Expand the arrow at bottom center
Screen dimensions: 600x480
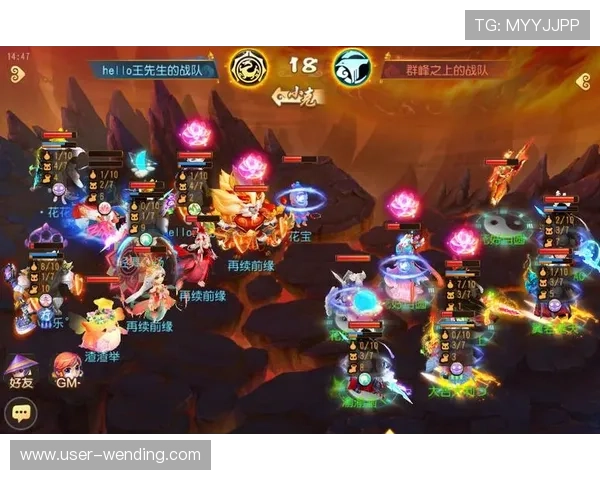tap(389, 434)
